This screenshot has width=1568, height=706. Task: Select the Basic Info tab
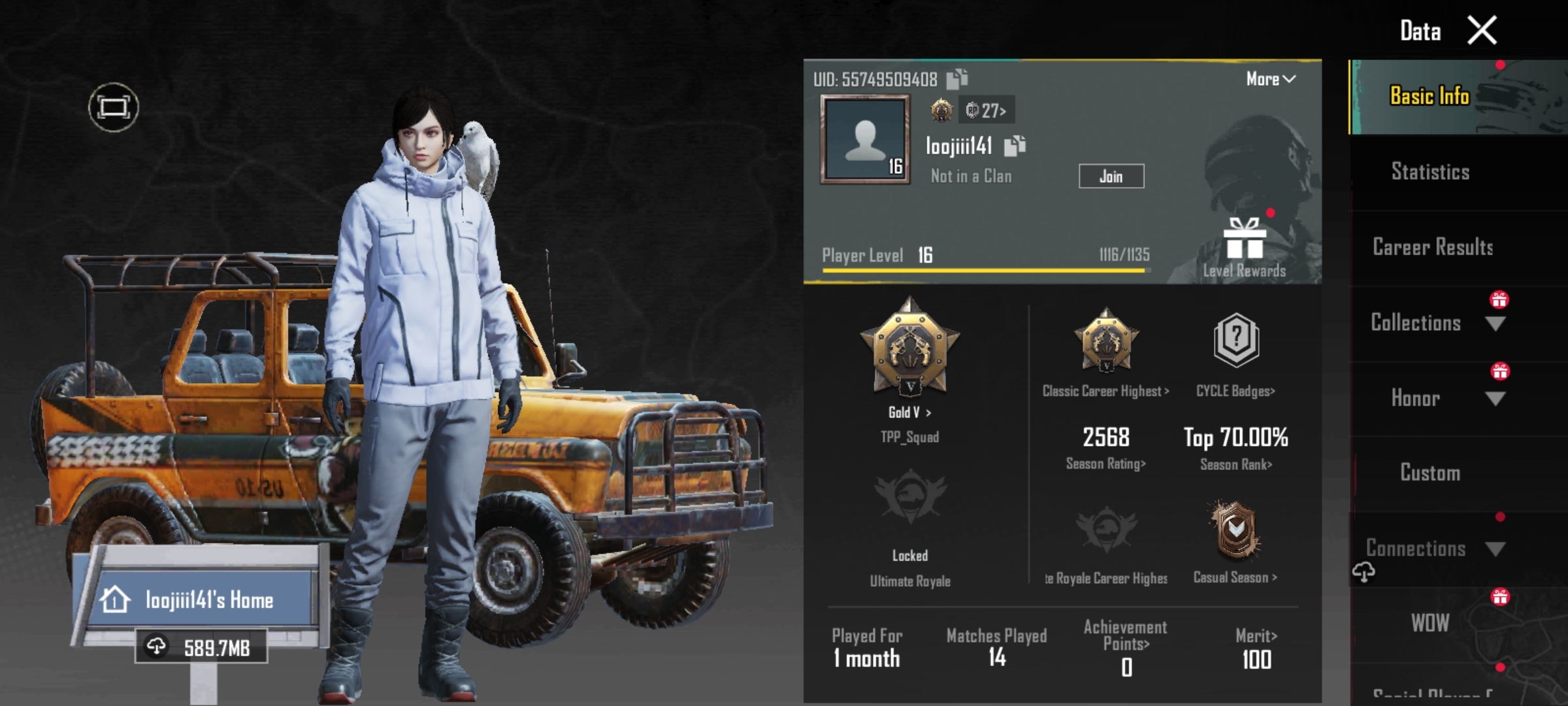point(1429,96)
